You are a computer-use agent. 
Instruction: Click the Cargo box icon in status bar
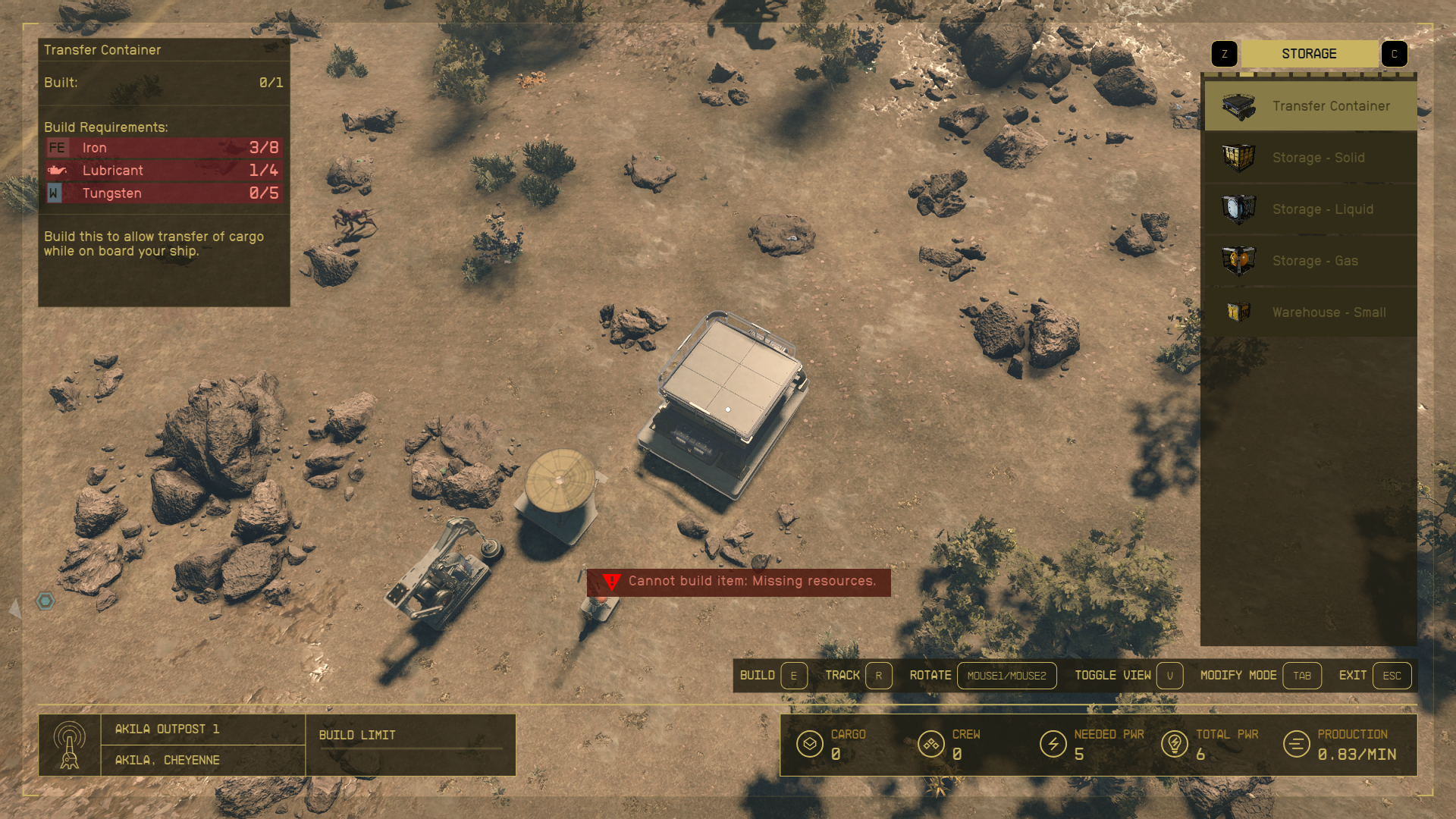pyautogui.click(x=811, y=744)
